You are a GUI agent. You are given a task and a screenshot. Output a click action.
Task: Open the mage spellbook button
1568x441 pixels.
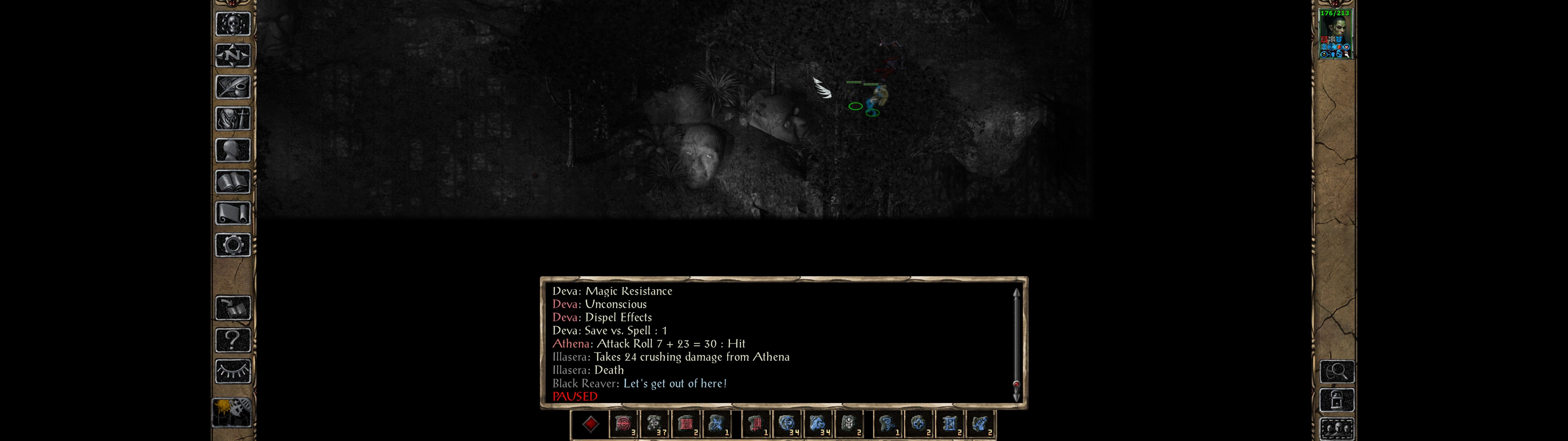(x=232, y=182)
